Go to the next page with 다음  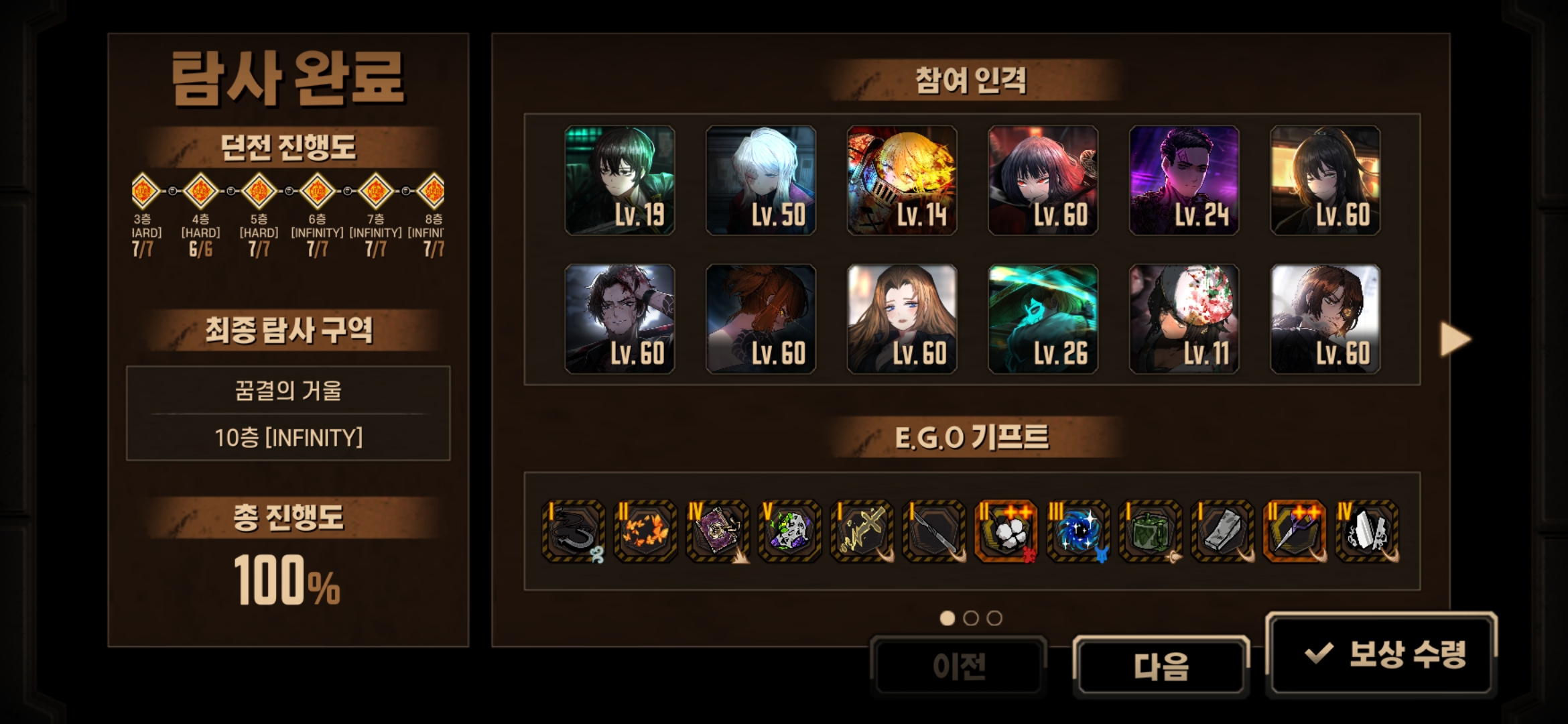click(1161, 666)
